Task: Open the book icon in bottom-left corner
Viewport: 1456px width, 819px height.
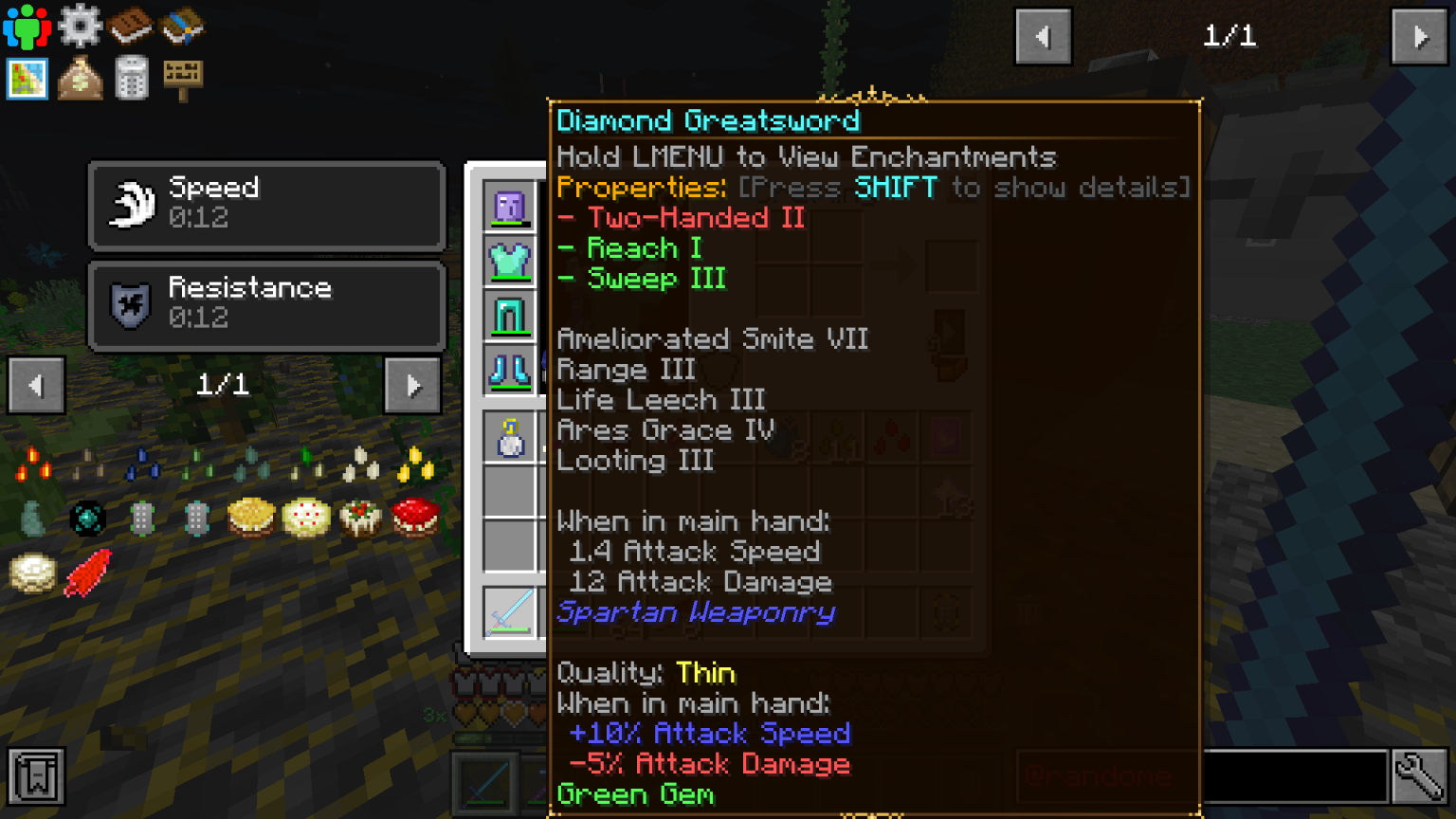Action: click(36, 776)
